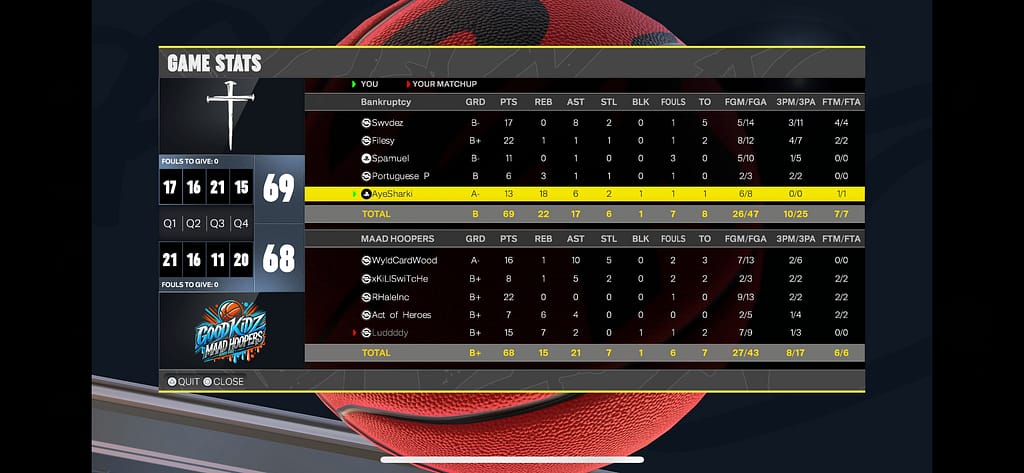This screenshot has height=473, width=1024.
Task: Click the GoodKidz Maad Hoopers logo
Action: pos(231,330)
